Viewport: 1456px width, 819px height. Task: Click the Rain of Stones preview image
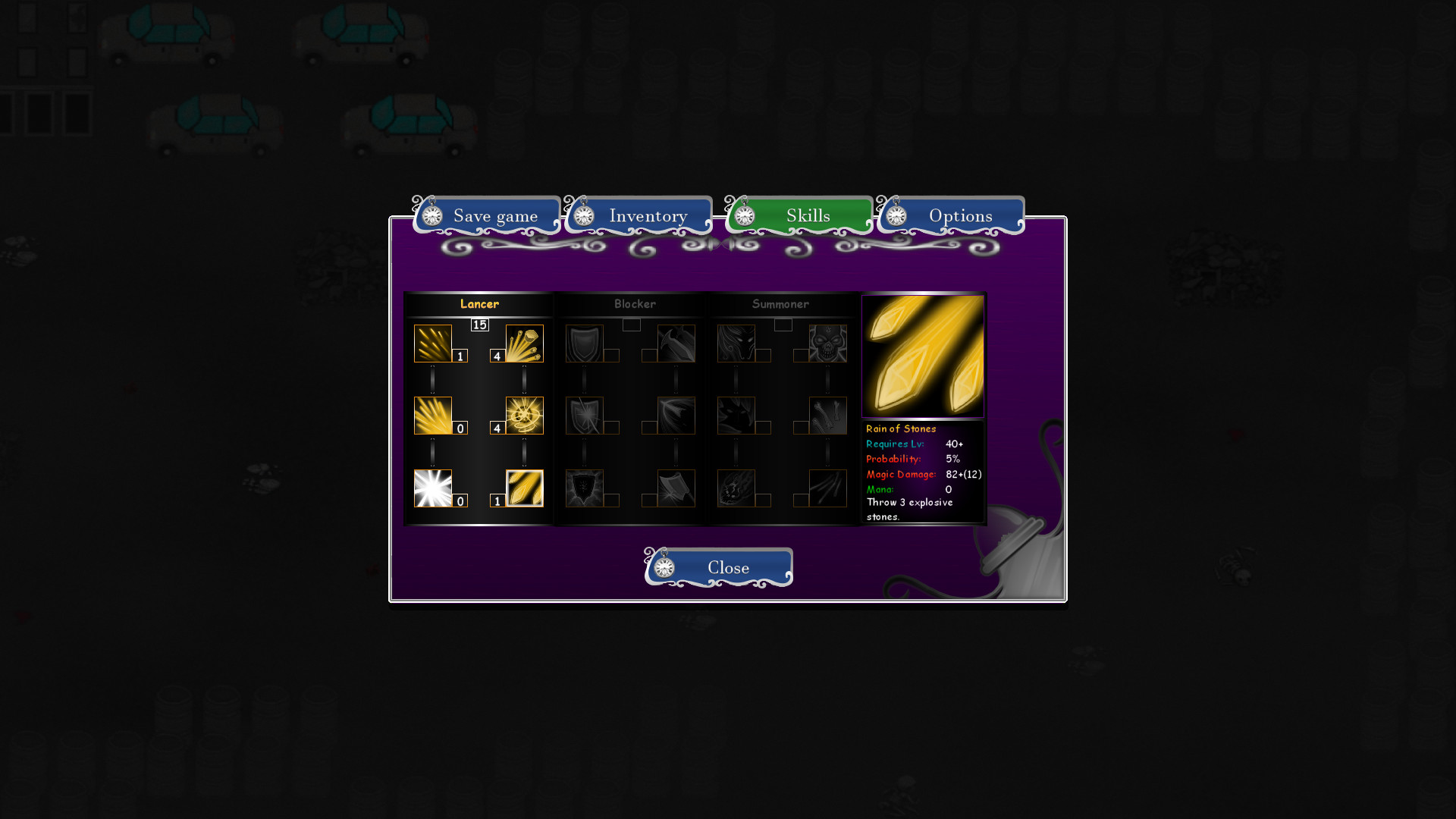923,356
